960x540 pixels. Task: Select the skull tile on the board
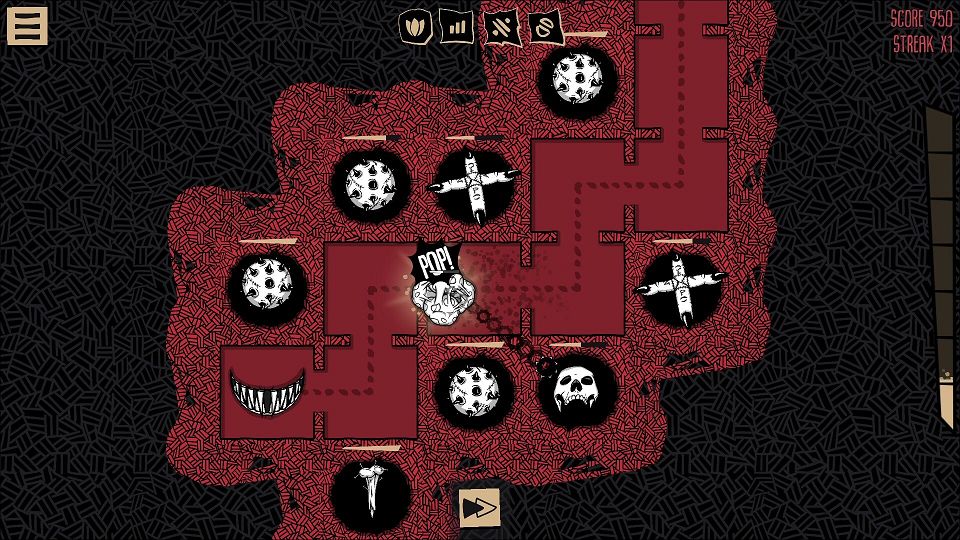(x=577, y=387)
